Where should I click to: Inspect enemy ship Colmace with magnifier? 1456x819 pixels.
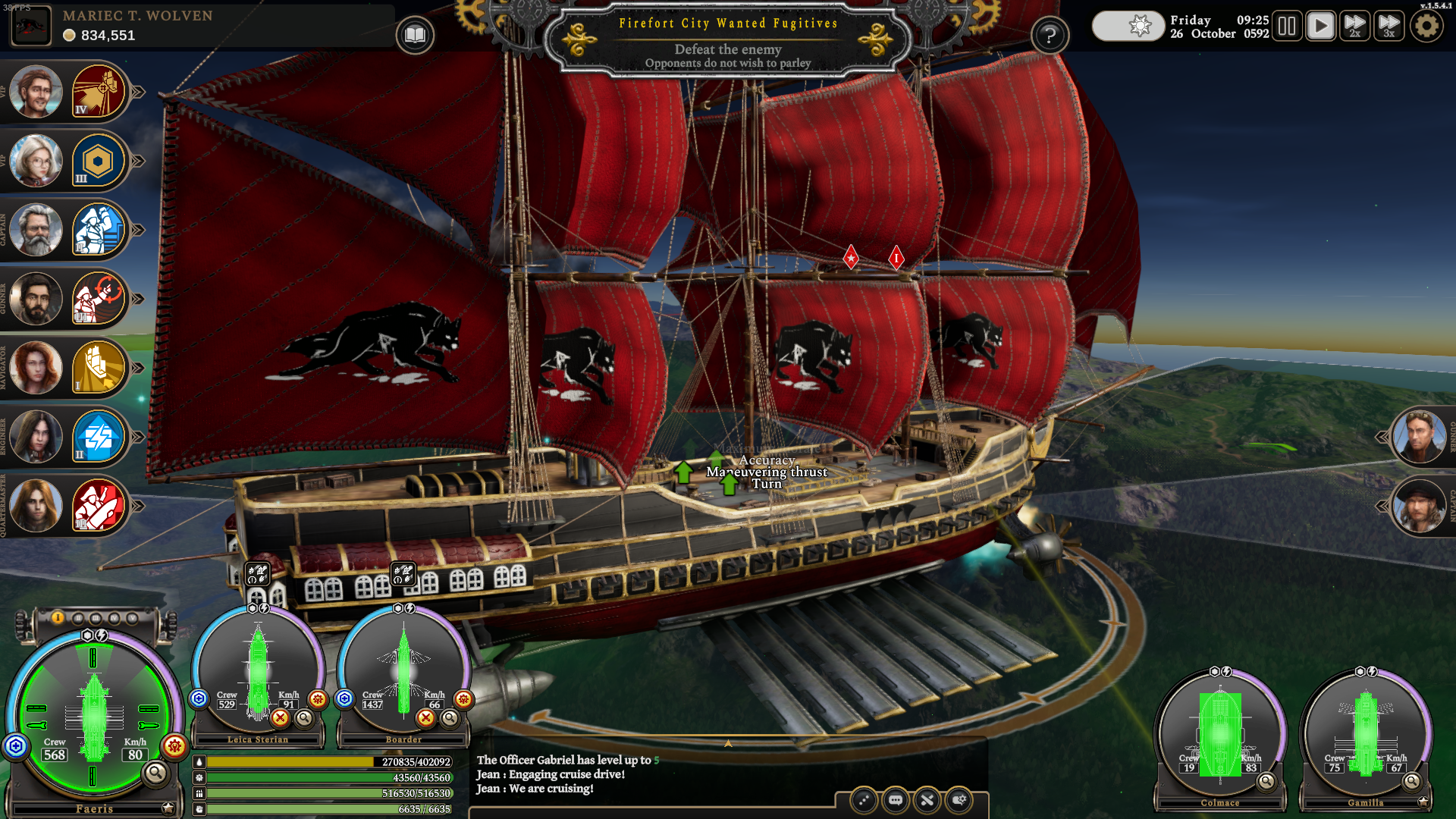[1266, 781]
